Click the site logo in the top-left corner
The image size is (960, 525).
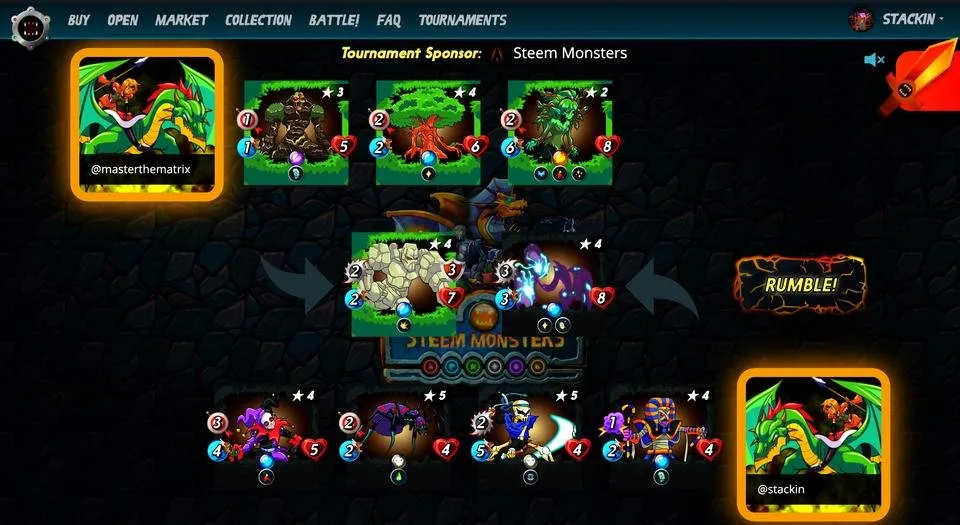30,24
